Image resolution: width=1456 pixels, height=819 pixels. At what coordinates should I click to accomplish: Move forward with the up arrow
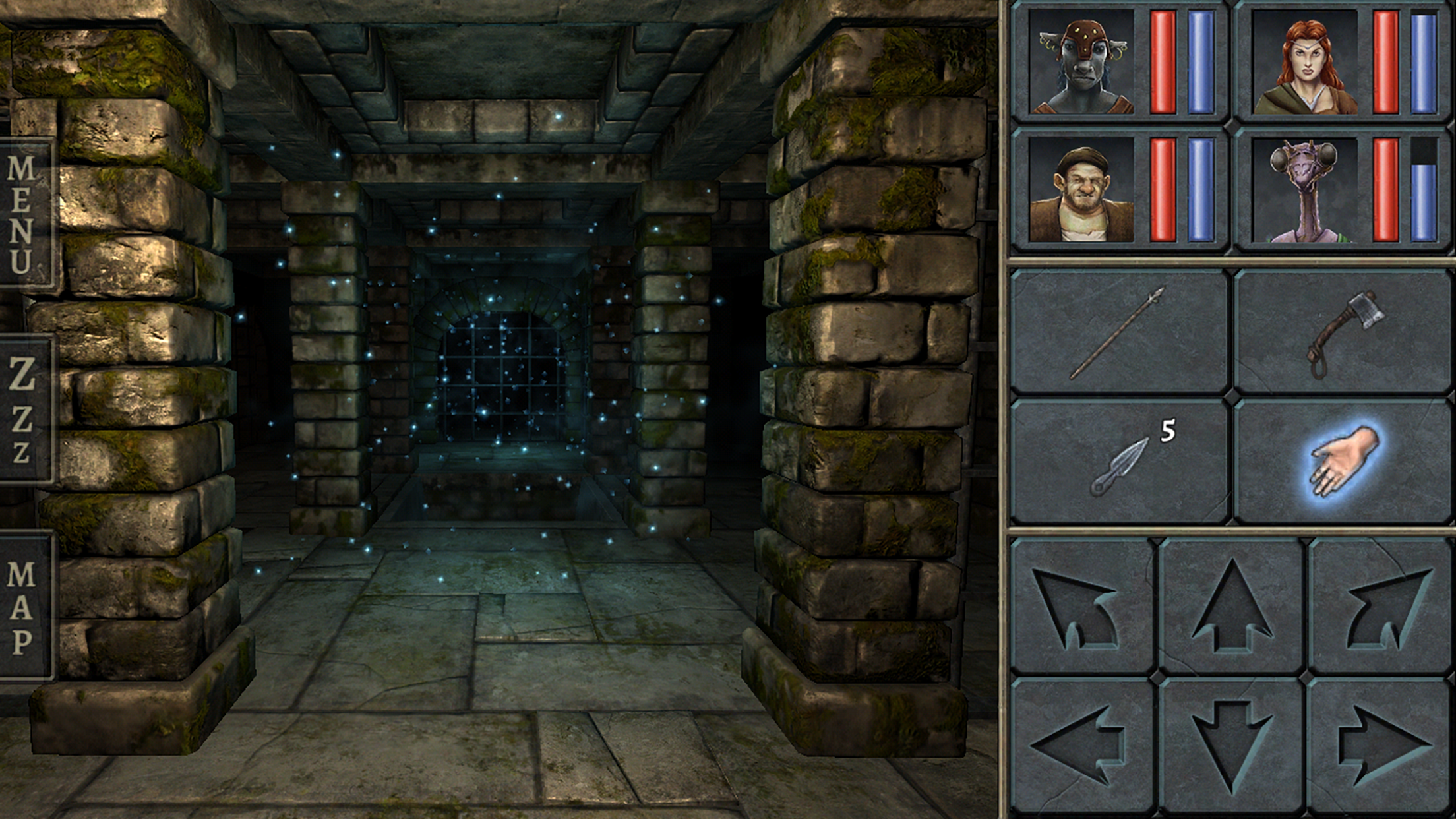[1232, 607]
